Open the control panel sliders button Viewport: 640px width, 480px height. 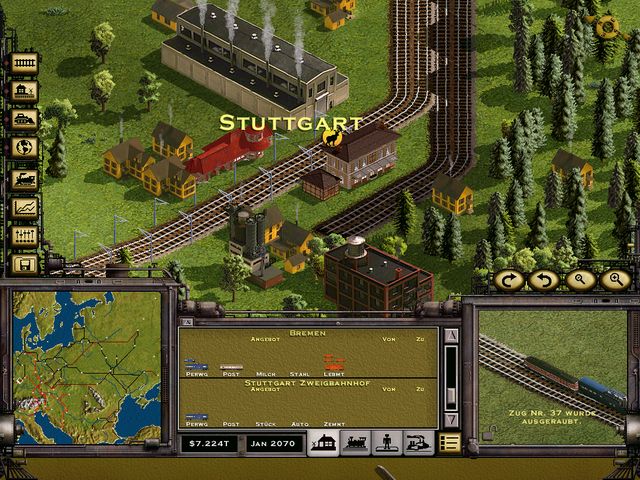(x=24, y=236)
